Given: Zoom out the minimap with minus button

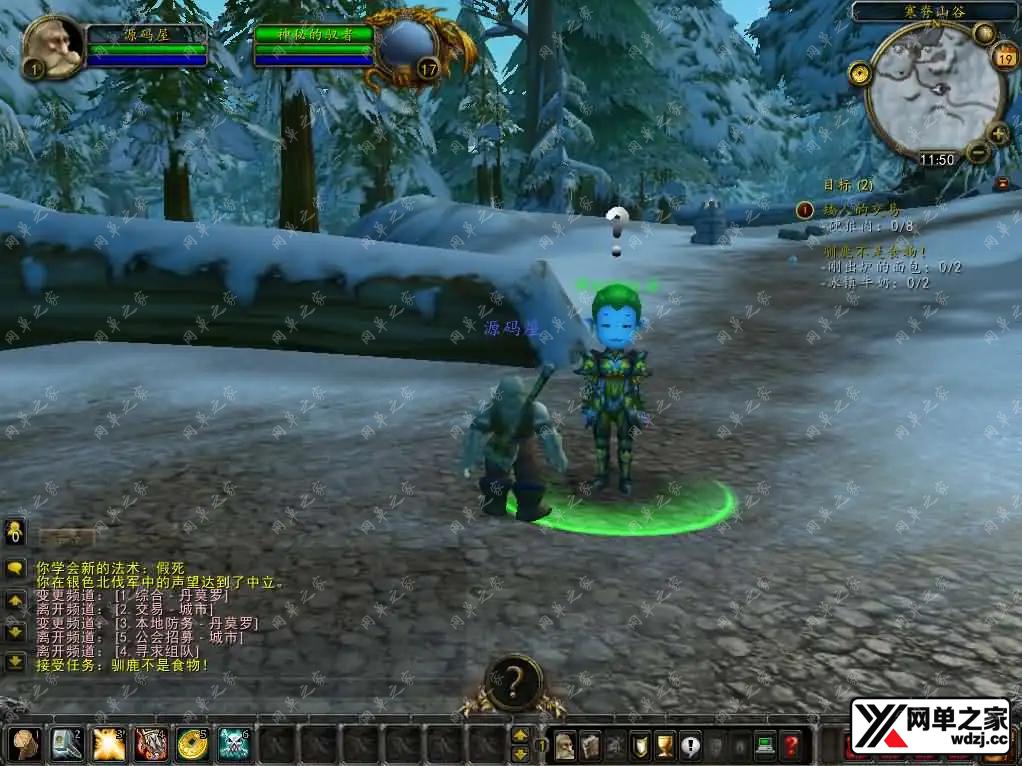Looking at the screenshot, I should pyautogui.click(x=977, y=152).
